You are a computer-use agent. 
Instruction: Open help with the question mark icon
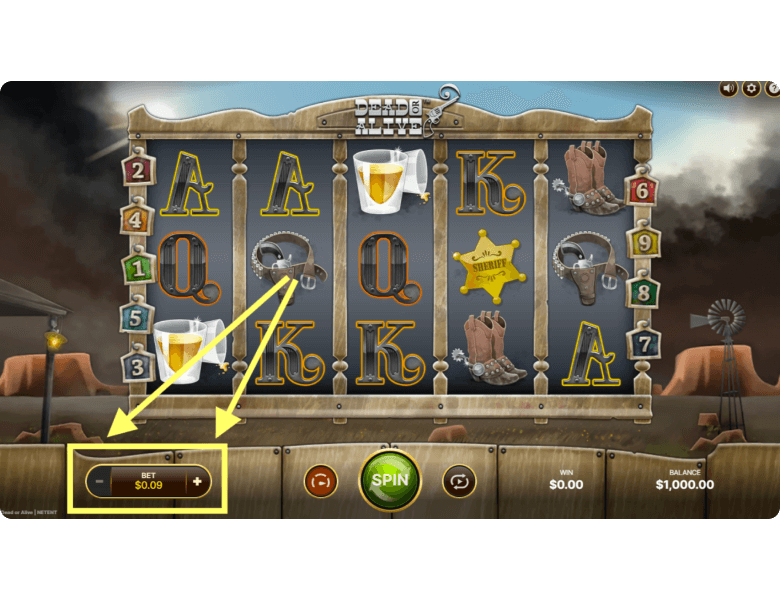773,89
